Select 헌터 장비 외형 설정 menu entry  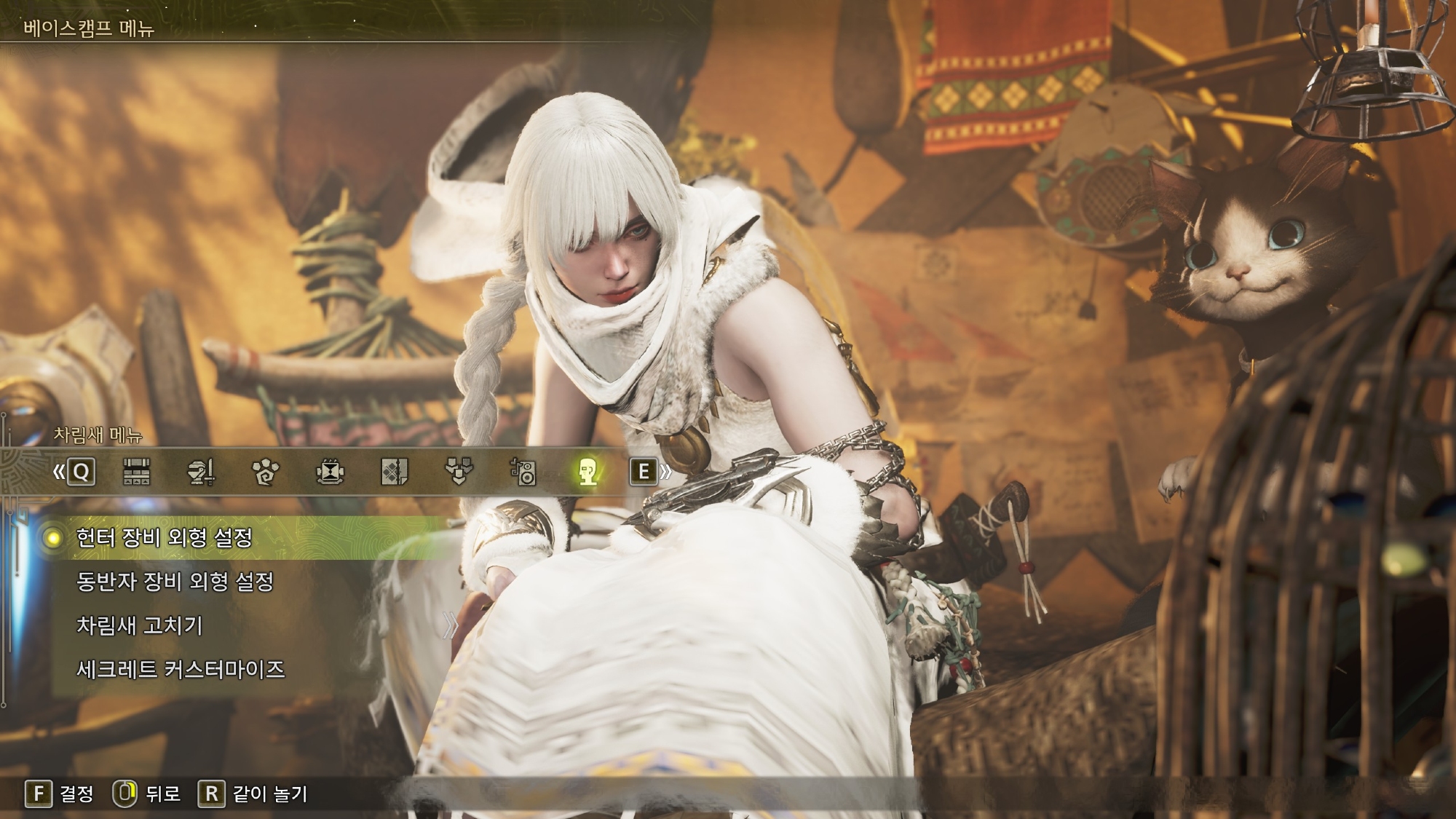(165, 538)
